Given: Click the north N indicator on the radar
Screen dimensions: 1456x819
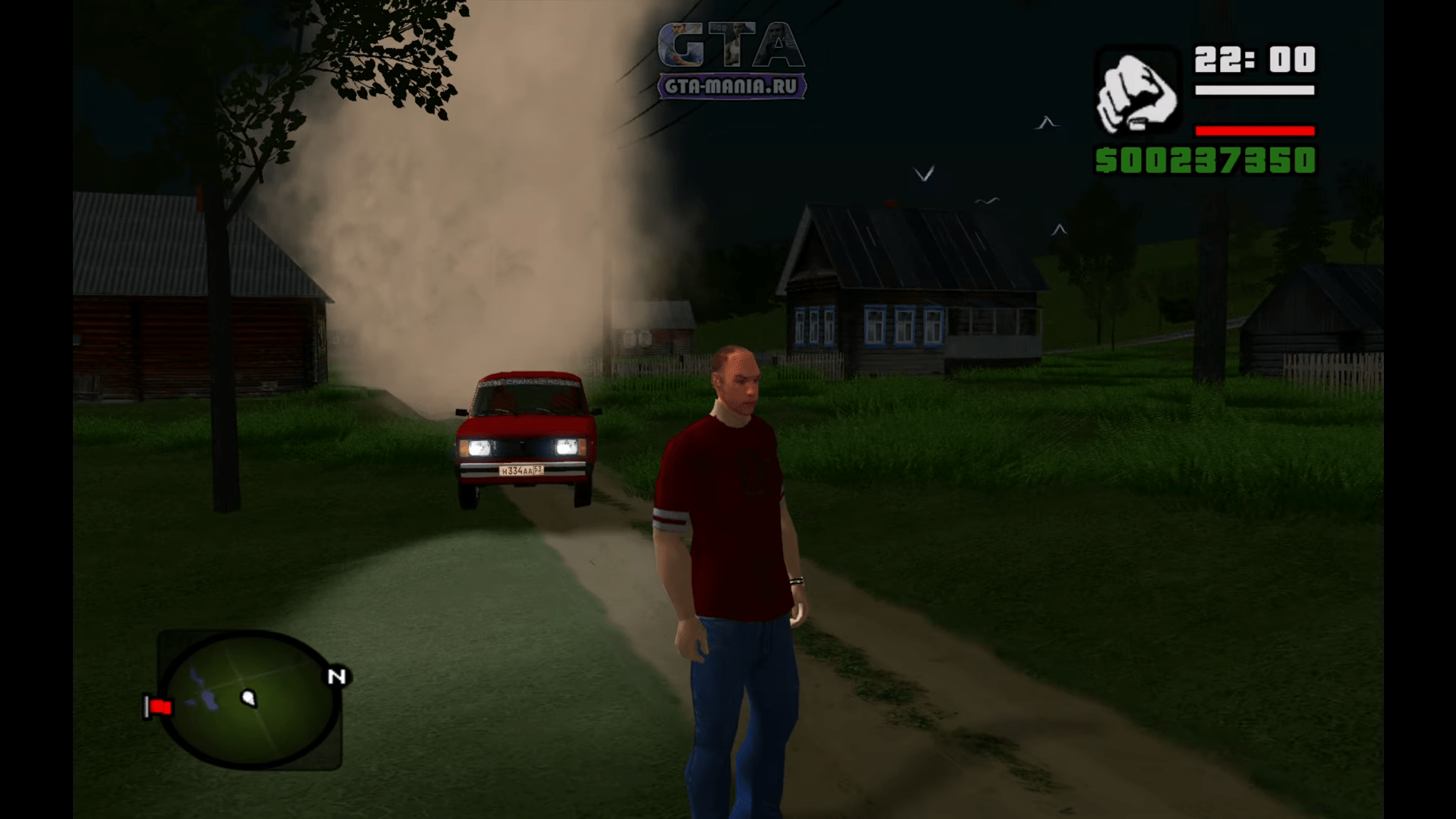Looking at the screenshot, I should tap(337, 676).
